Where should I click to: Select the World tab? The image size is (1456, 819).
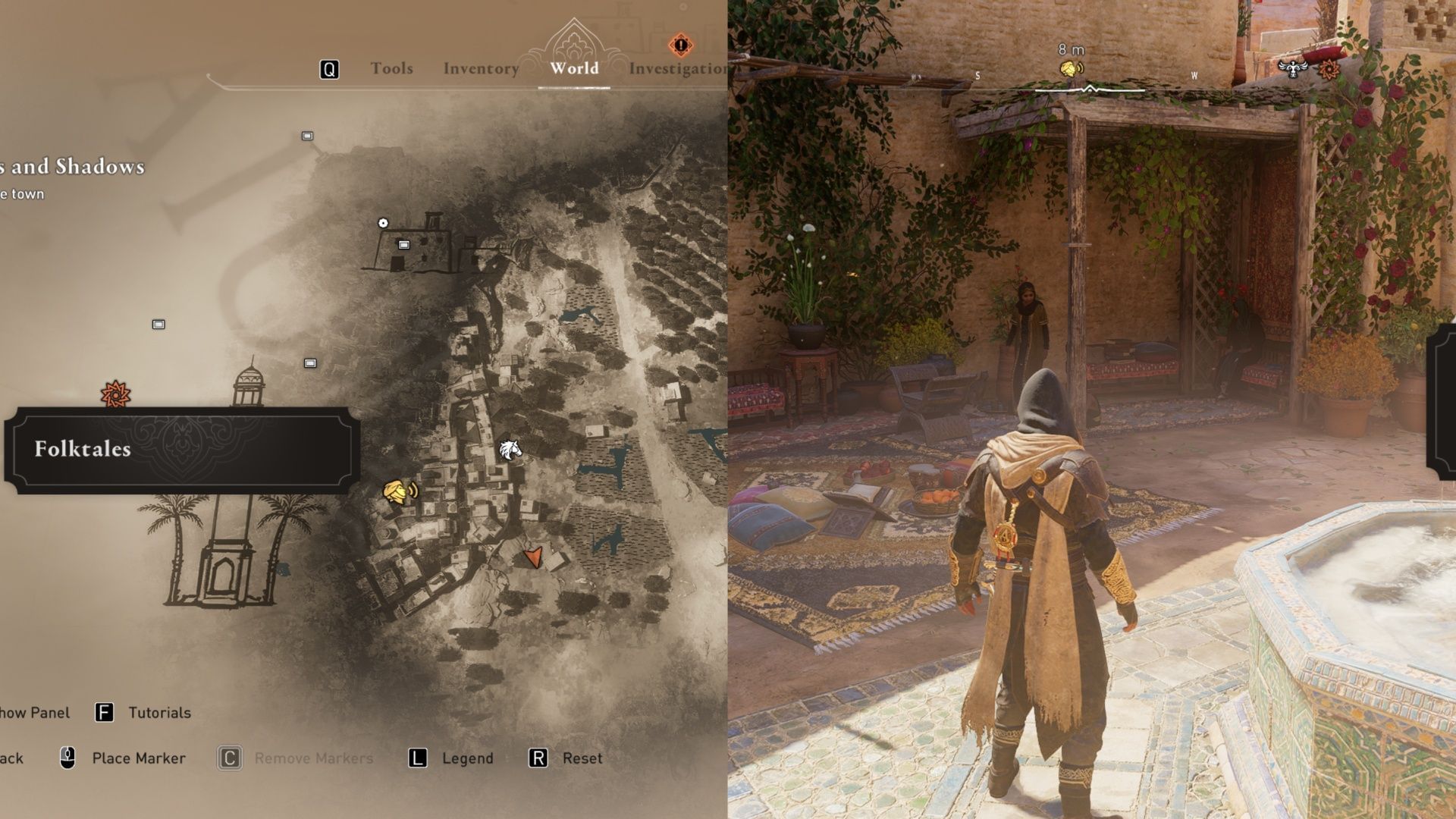[573, 68]
